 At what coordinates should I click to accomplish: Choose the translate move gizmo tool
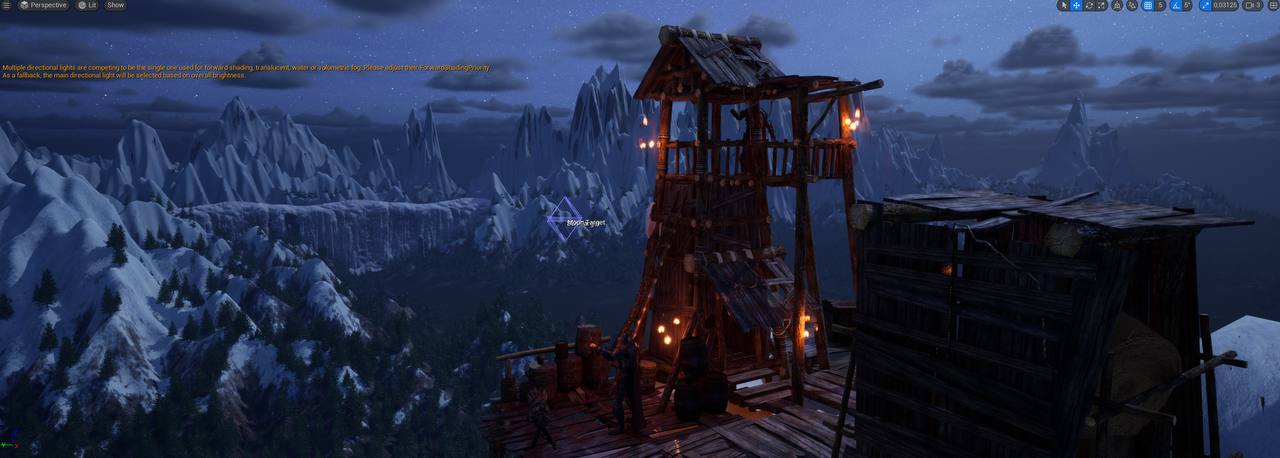(x=1076, y=5)
